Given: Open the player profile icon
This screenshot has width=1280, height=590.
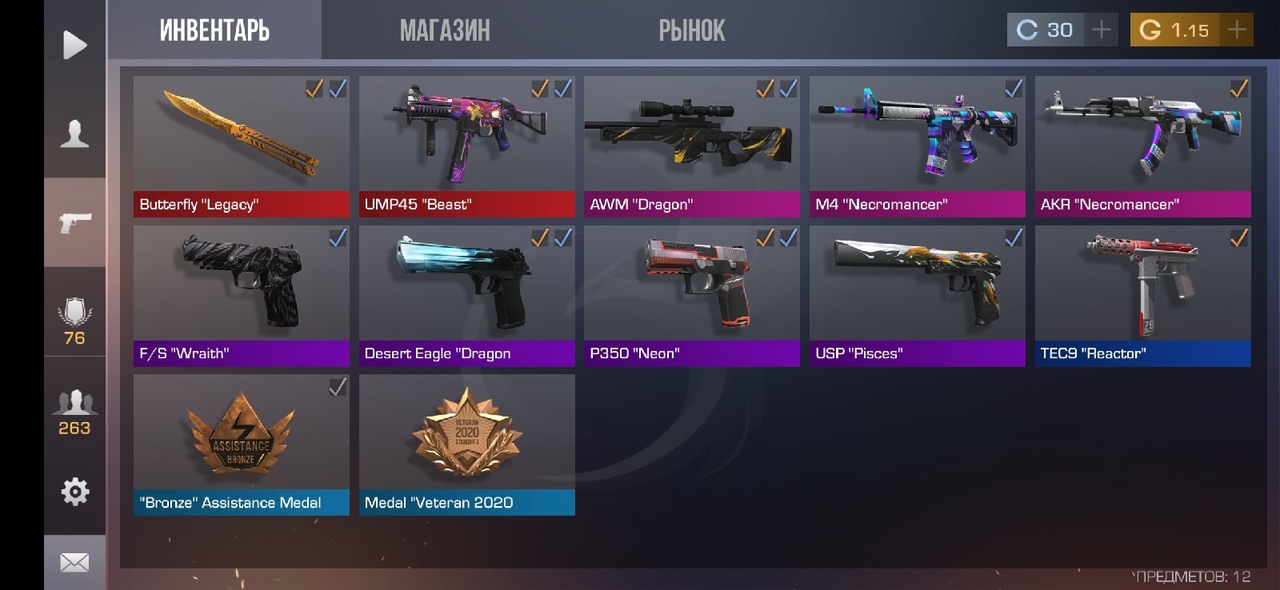Looking at the screenshot, I should click(74, 133).
